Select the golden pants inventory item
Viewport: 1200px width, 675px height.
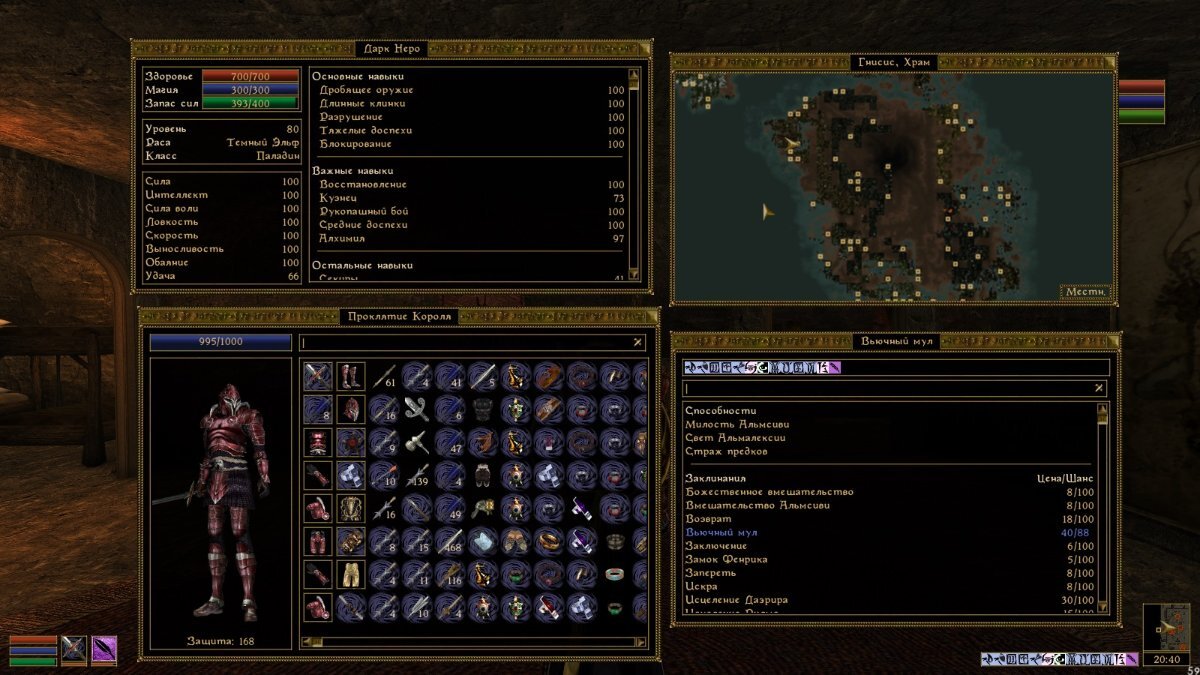pos(351,574)
